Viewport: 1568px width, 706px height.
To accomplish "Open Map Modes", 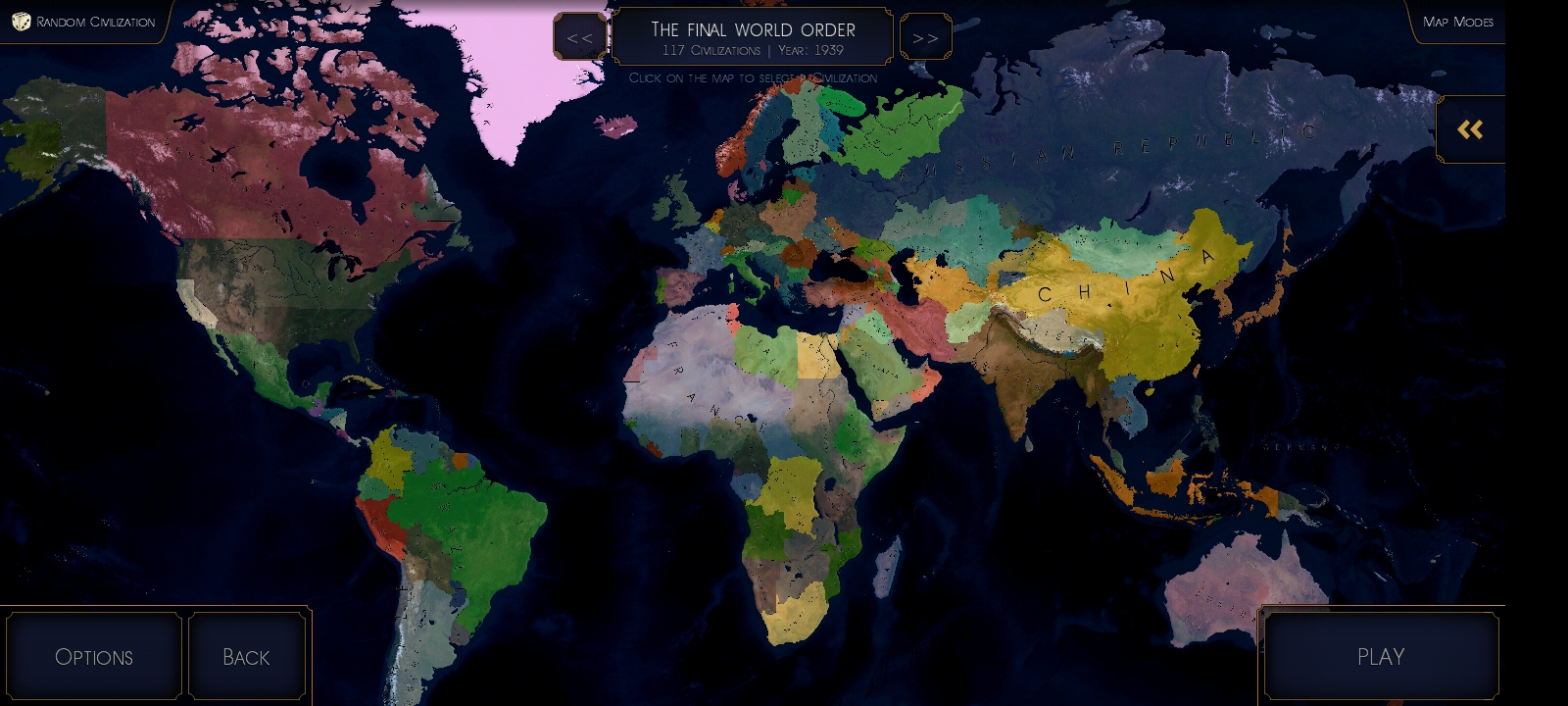I will coord(1457,22).
